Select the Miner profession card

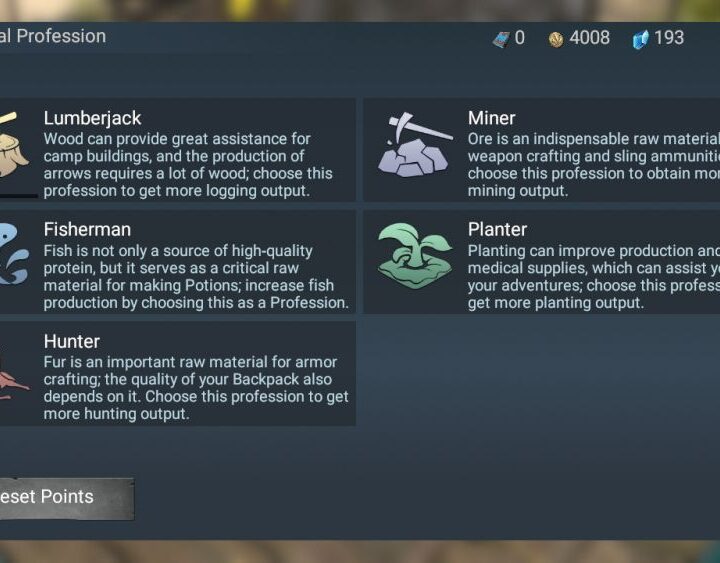pyautogui.click(x=542, y=150)
